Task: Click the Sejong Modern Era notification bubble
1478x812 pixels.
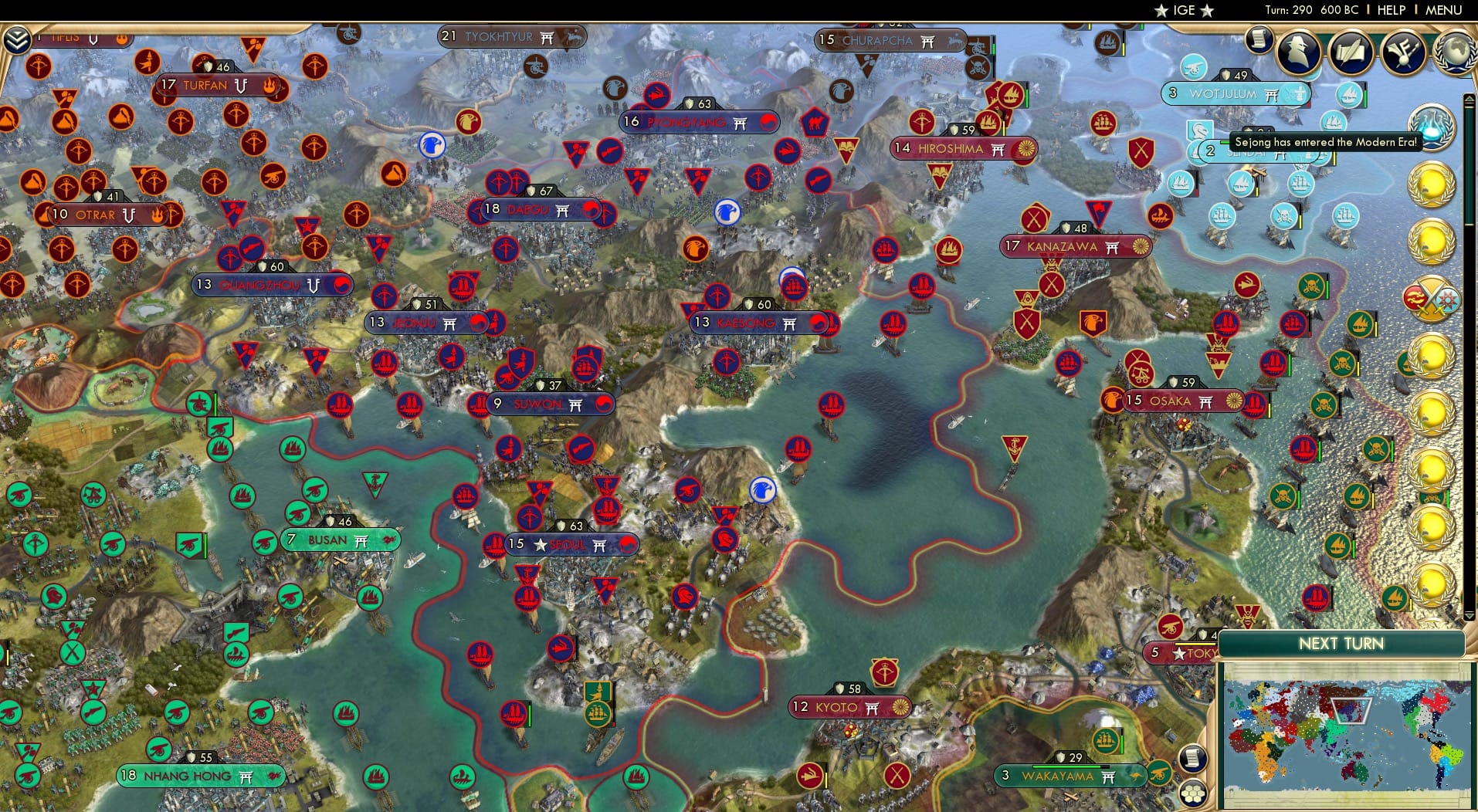Action: (x=1324, y=142)
